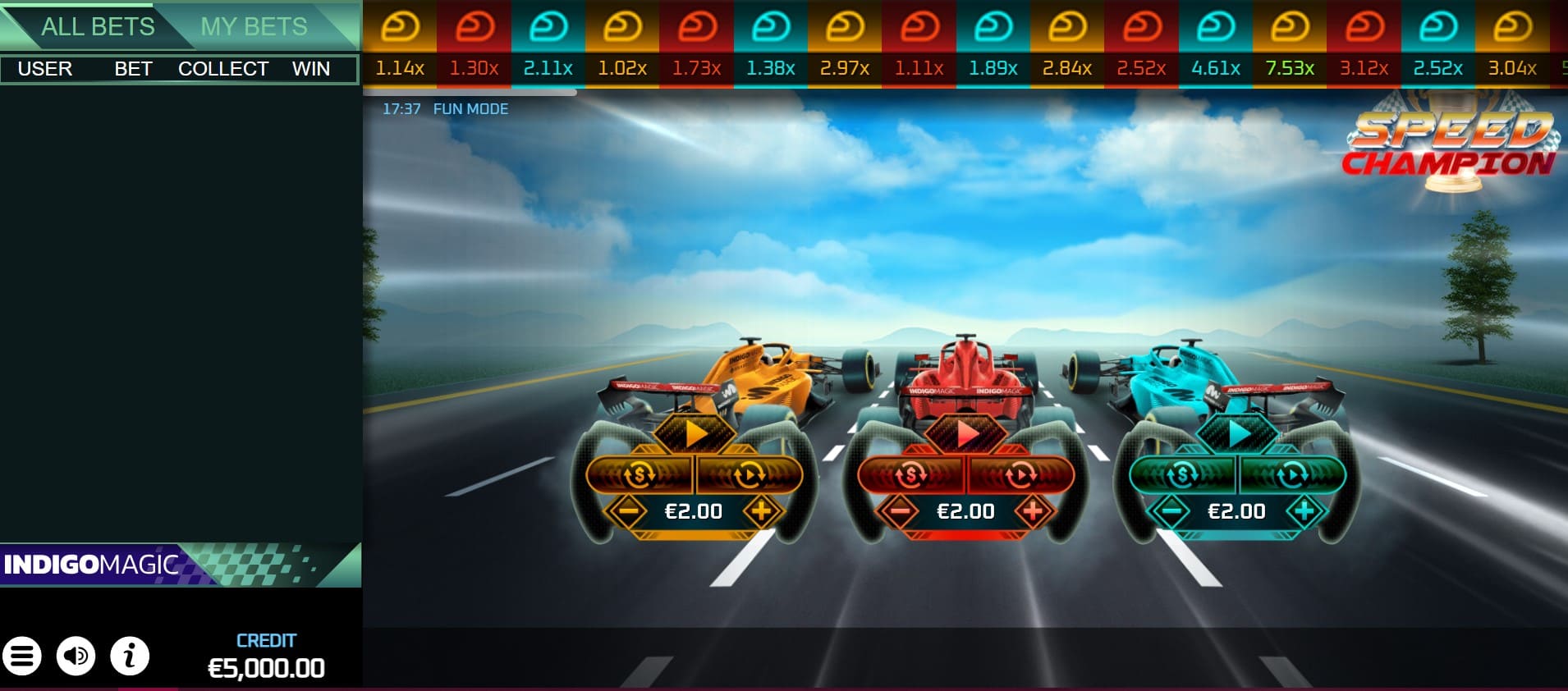1568x691 pixels.
Task: Place bet on the orange car
Action: [x=695, y=434]
